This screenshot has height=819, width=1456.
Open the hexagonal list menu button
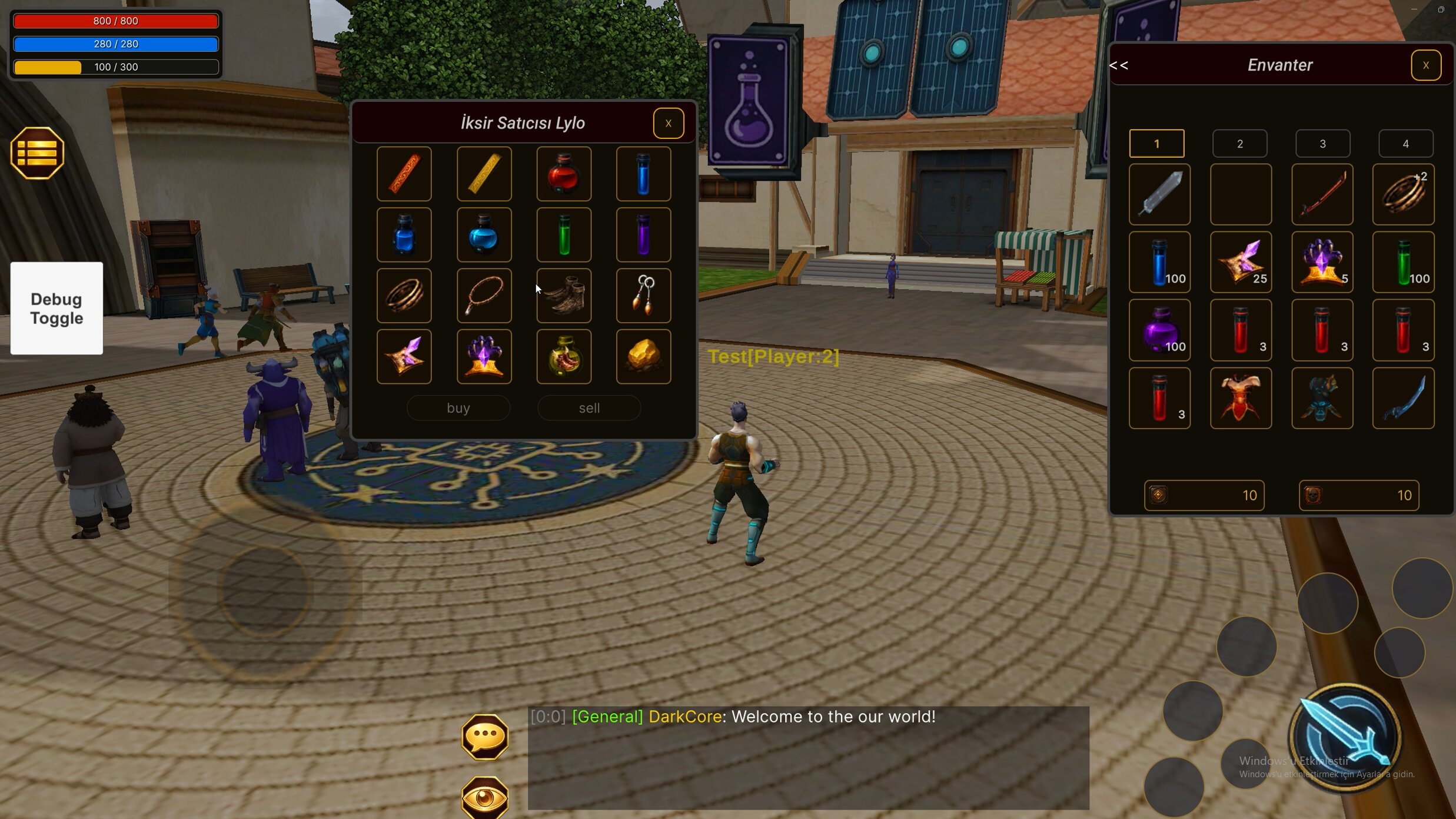(37, 154)
